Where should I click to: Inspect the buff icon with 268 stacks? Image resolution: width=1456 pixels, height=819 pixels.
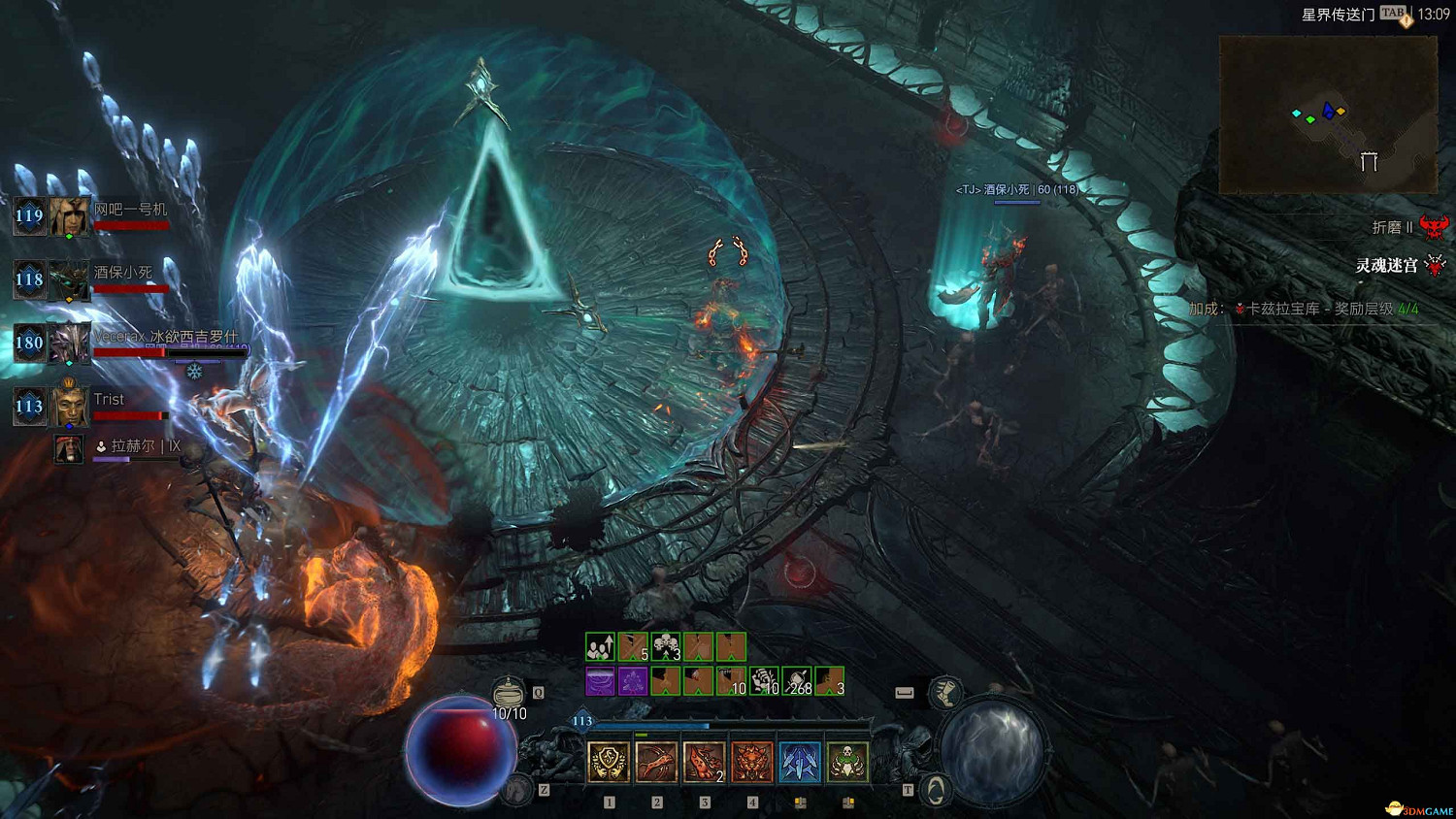coord(797,681)
